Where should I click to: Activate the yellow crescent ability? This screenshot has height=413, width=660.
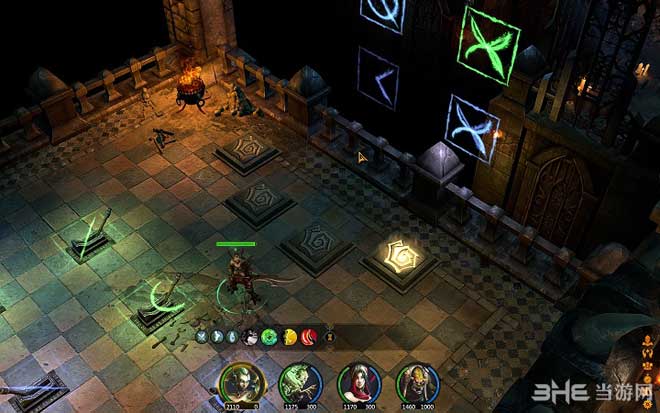pyautogui.click(x=290, y=337)
